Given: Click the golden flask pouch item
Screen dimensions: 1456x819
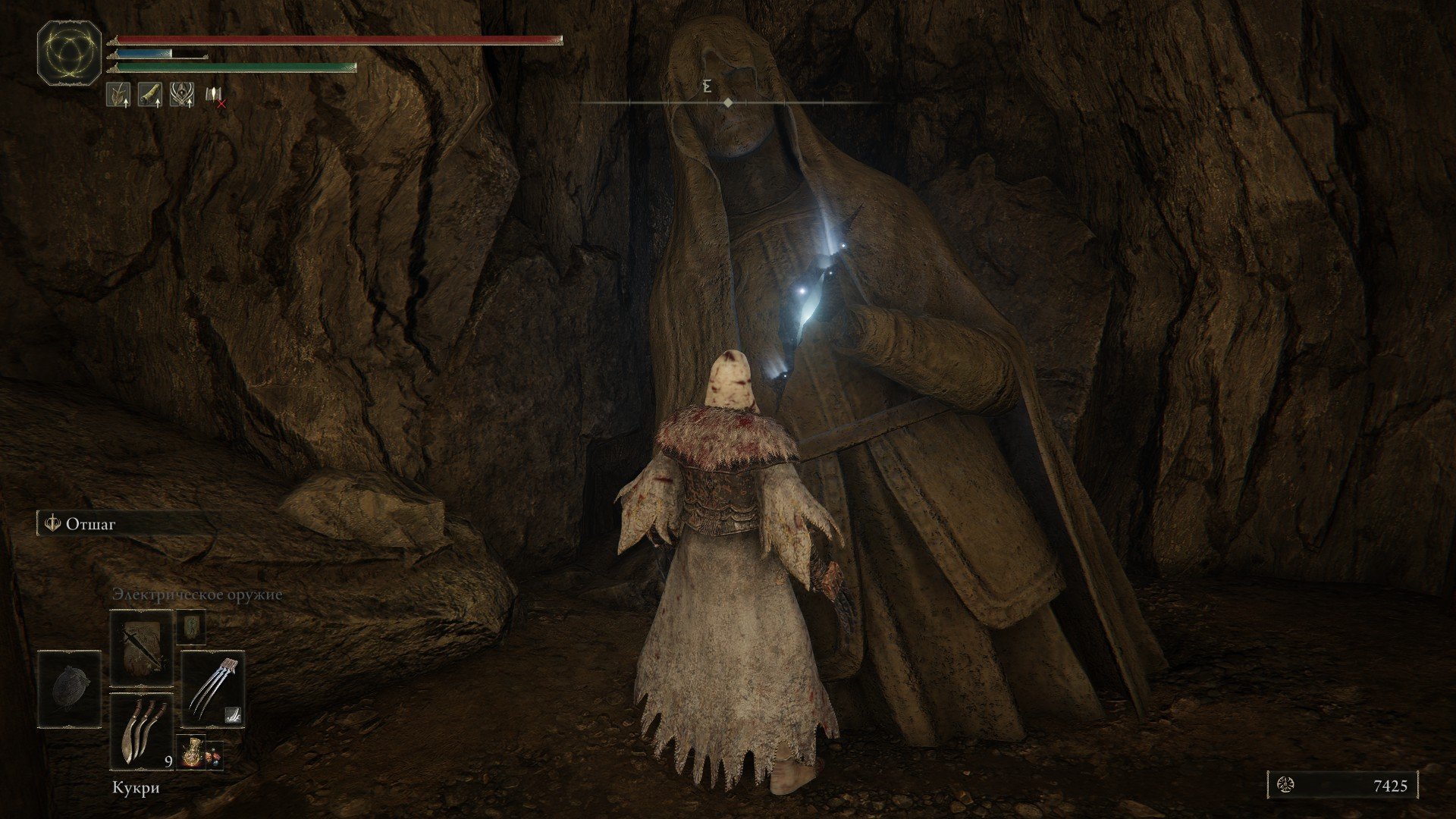Looking at the screenshot, I should click(191, 751).
